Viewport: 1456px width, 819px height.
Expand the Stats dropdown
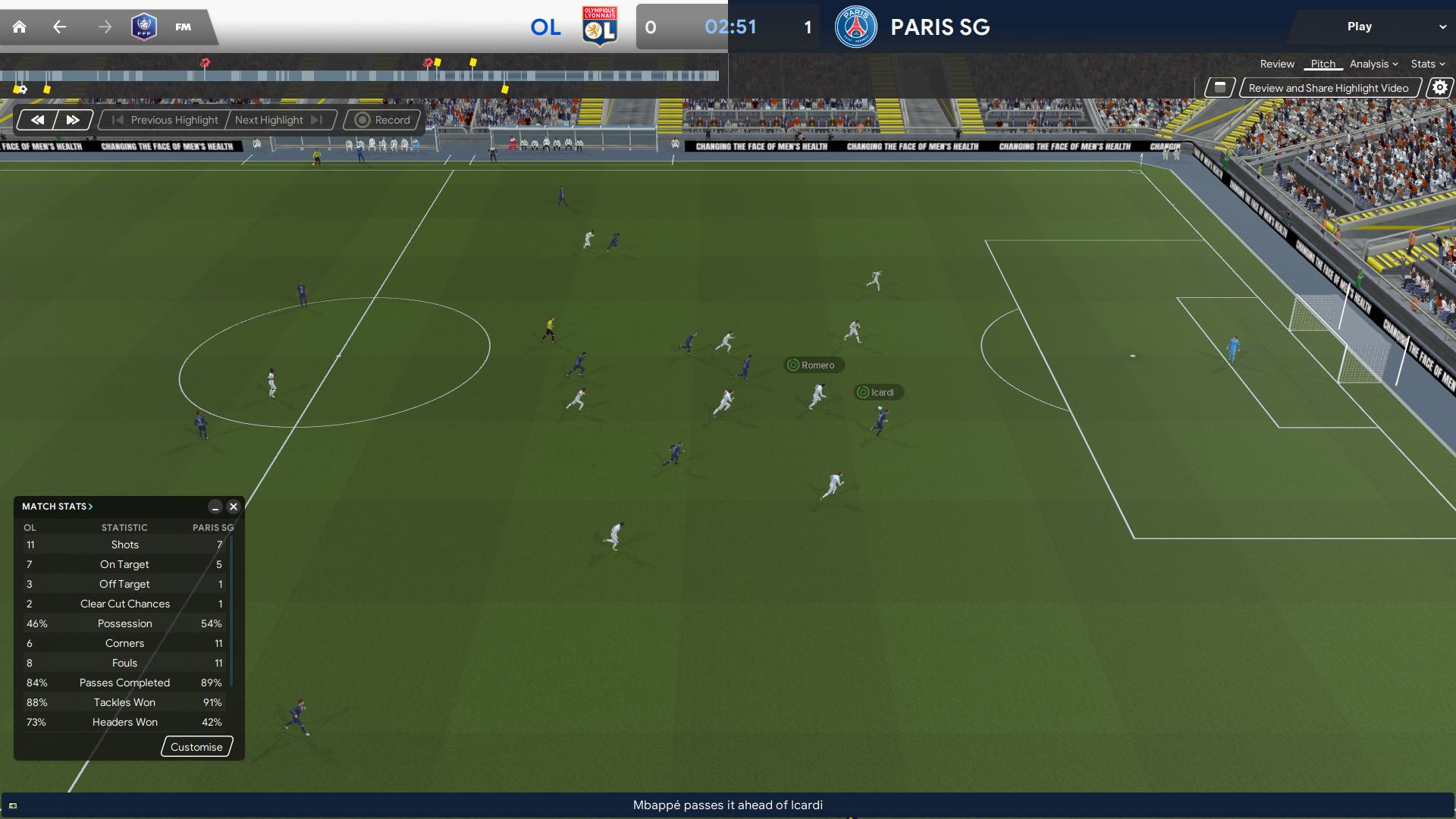point(1427,64)
